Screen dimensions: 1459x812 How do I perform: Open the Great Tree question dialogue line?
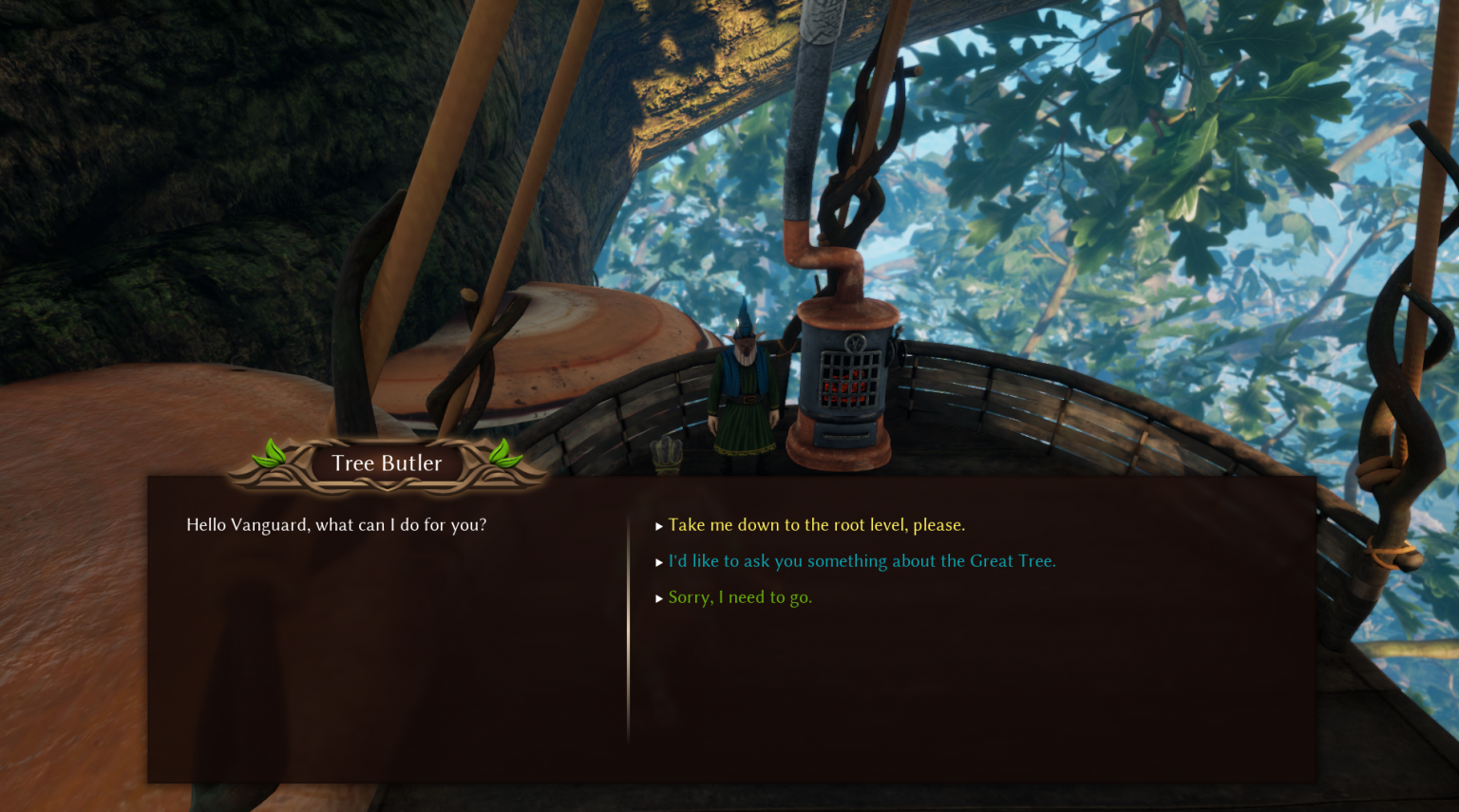point(862,560)
